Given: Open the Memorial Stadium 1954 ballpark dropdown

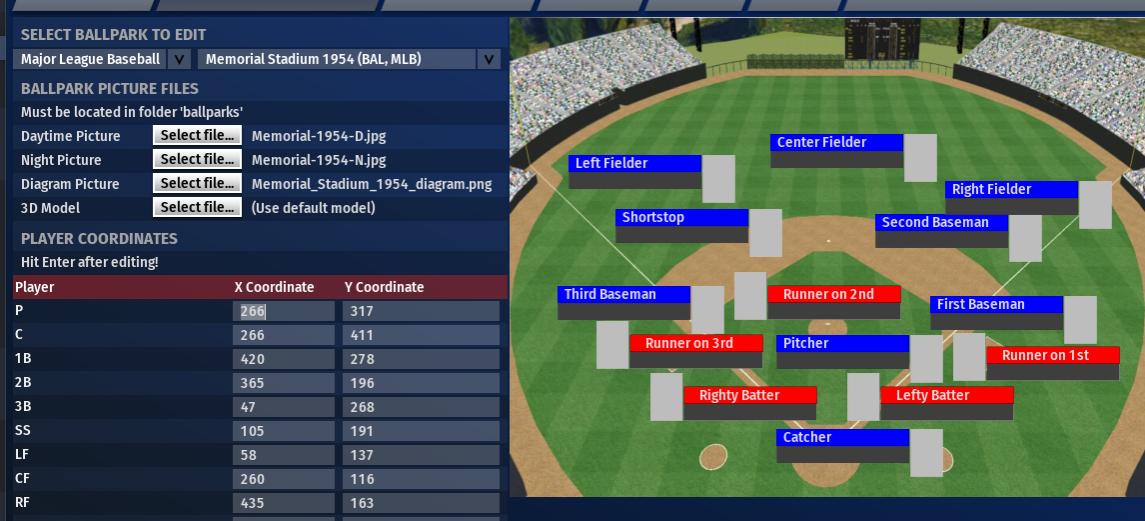Looking at the screenshot, I should click(348, 59).
